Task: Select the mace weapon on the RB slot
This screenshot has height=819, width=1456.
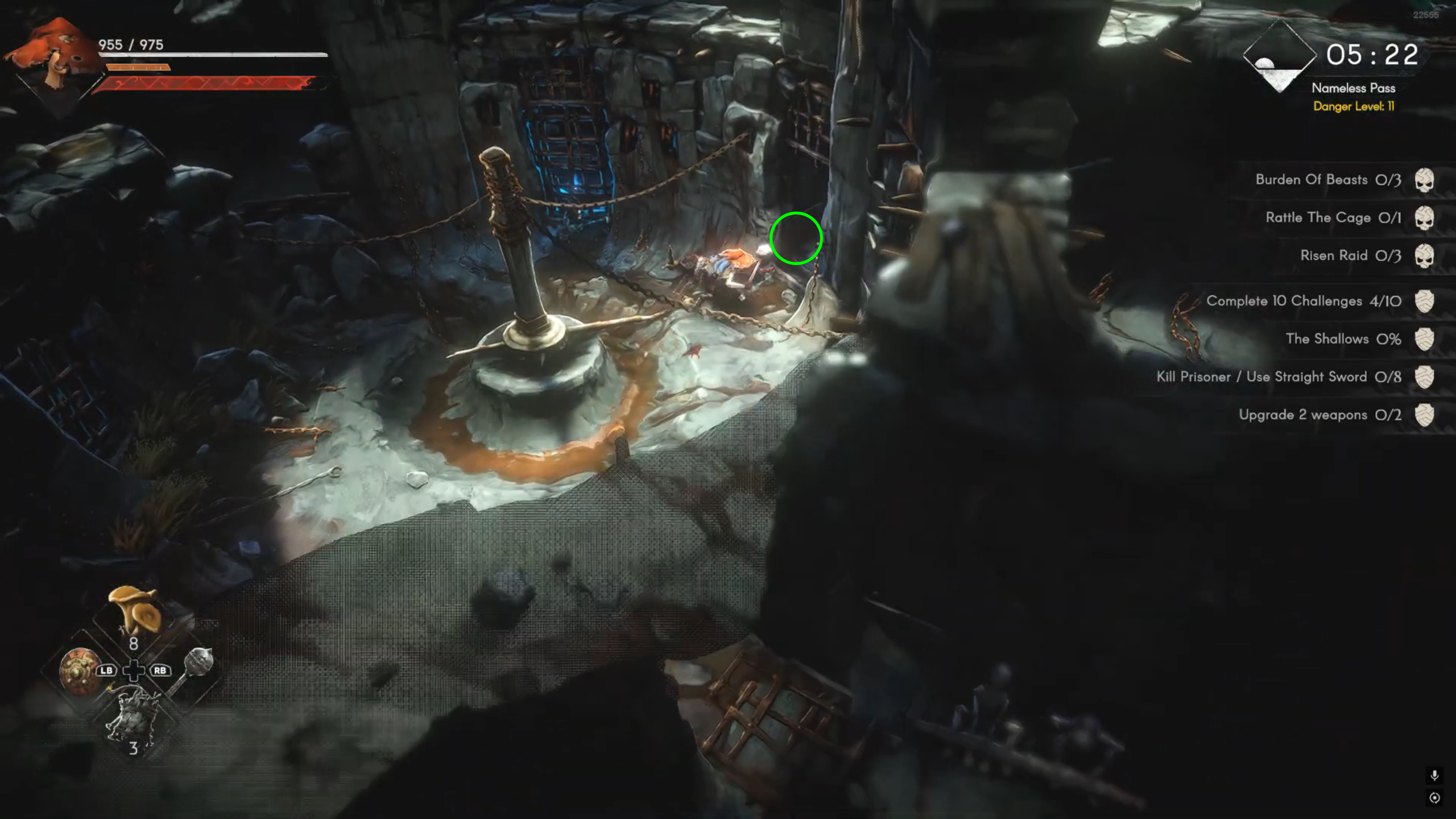Action: 200,663
